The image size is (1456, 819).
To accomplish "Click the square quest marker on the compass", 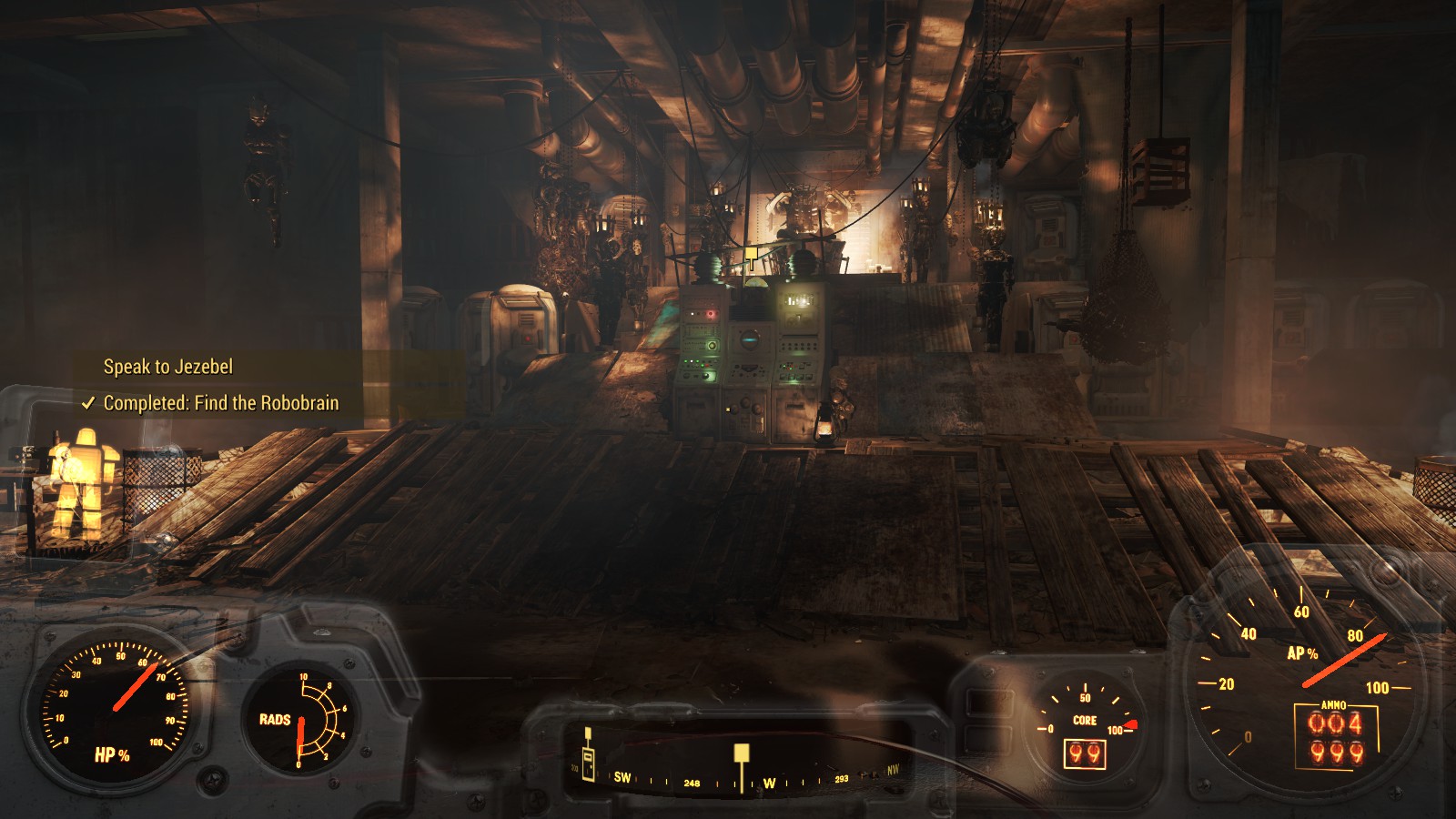I will 742,753.
